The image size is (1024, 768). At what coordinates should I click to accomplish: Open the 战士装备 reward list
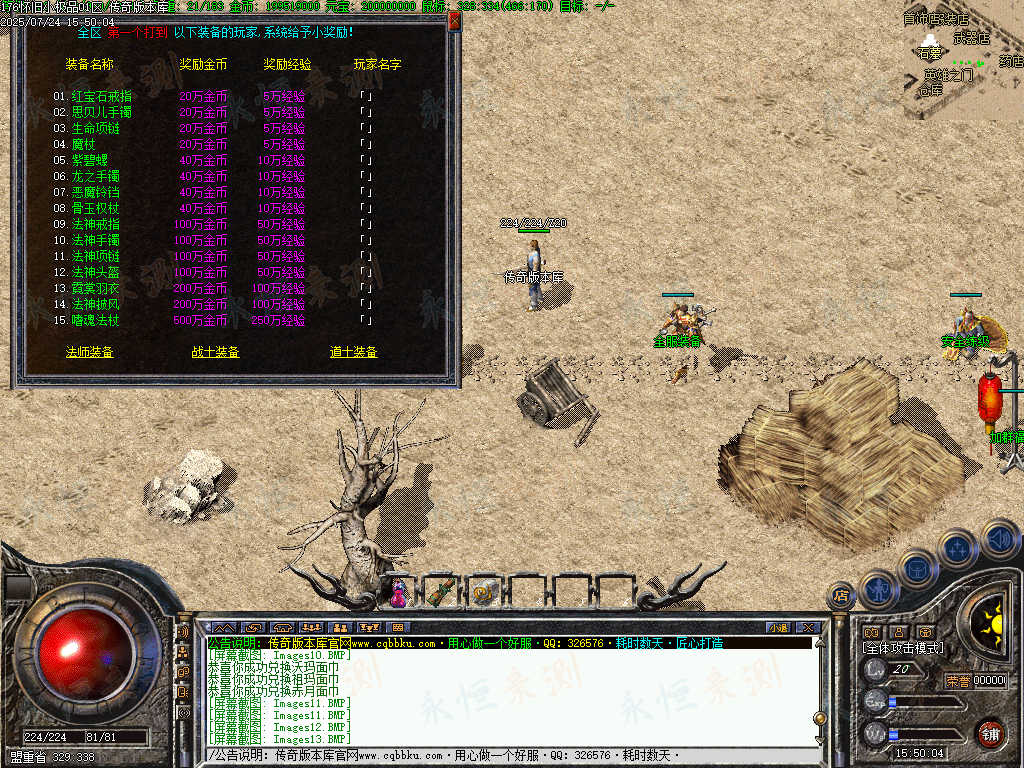click(215, 352)
